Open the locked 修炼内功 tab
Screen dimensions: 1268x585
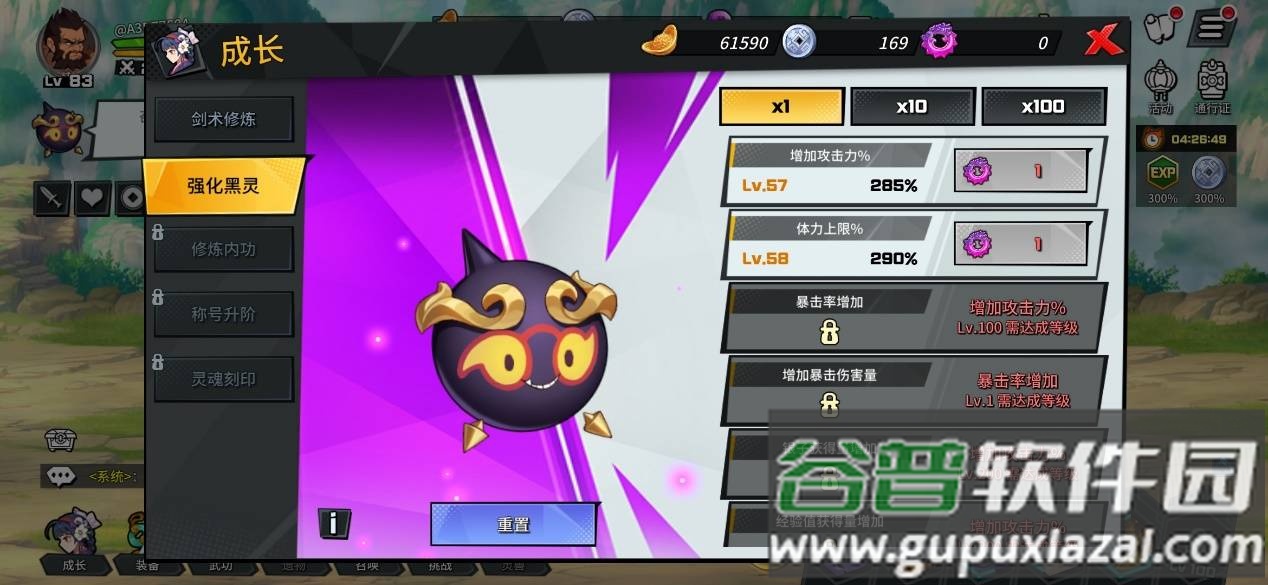223,250
